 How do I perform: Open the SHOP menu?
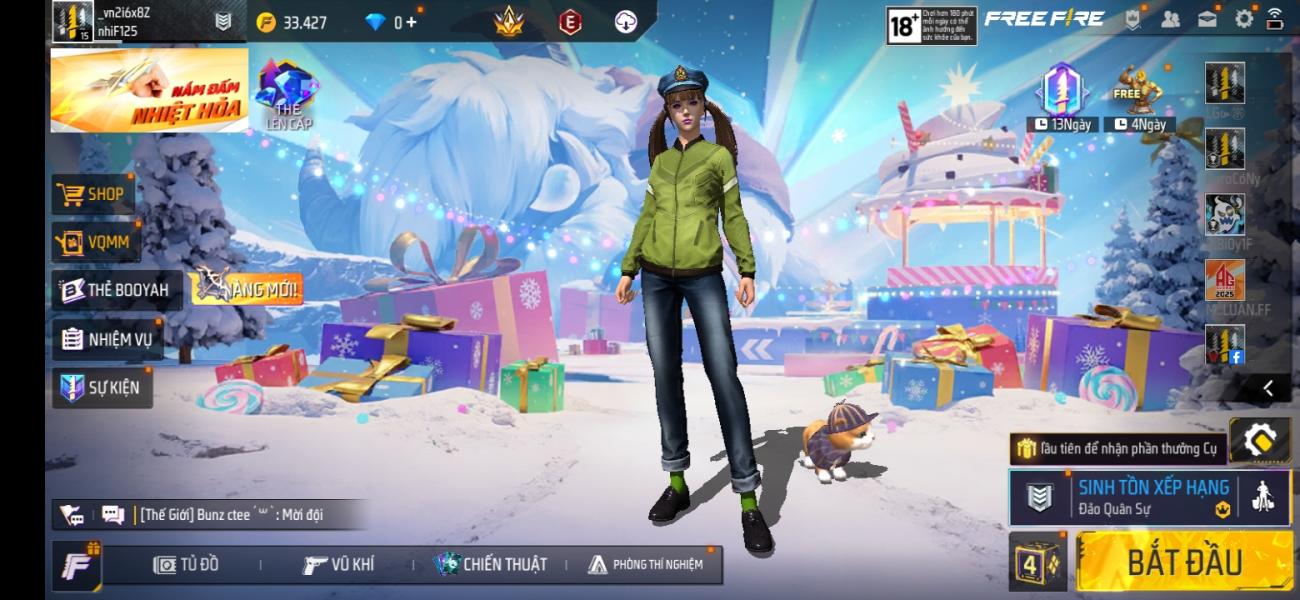point(92,195)
